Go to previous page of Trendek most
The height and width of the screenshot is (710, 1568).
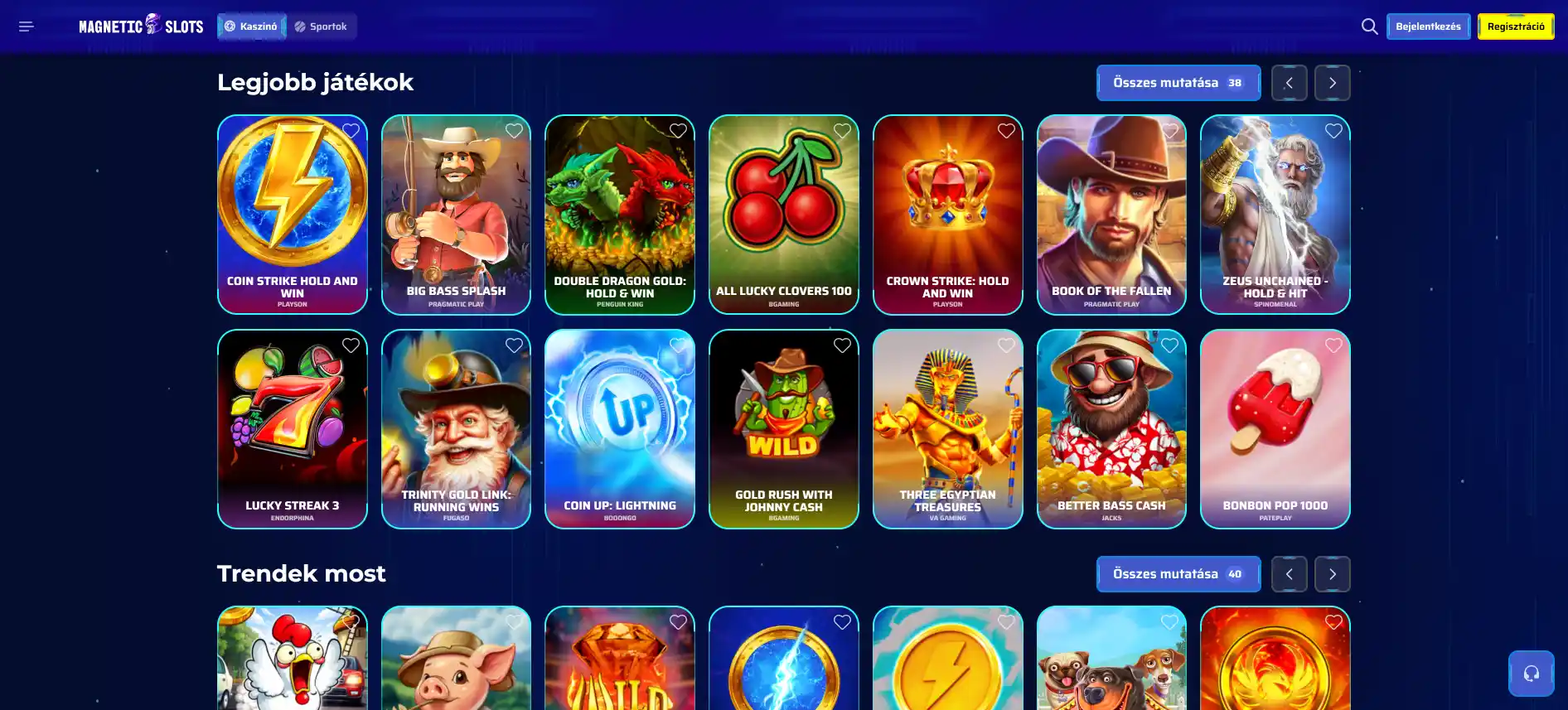(x=1289, y=573)
